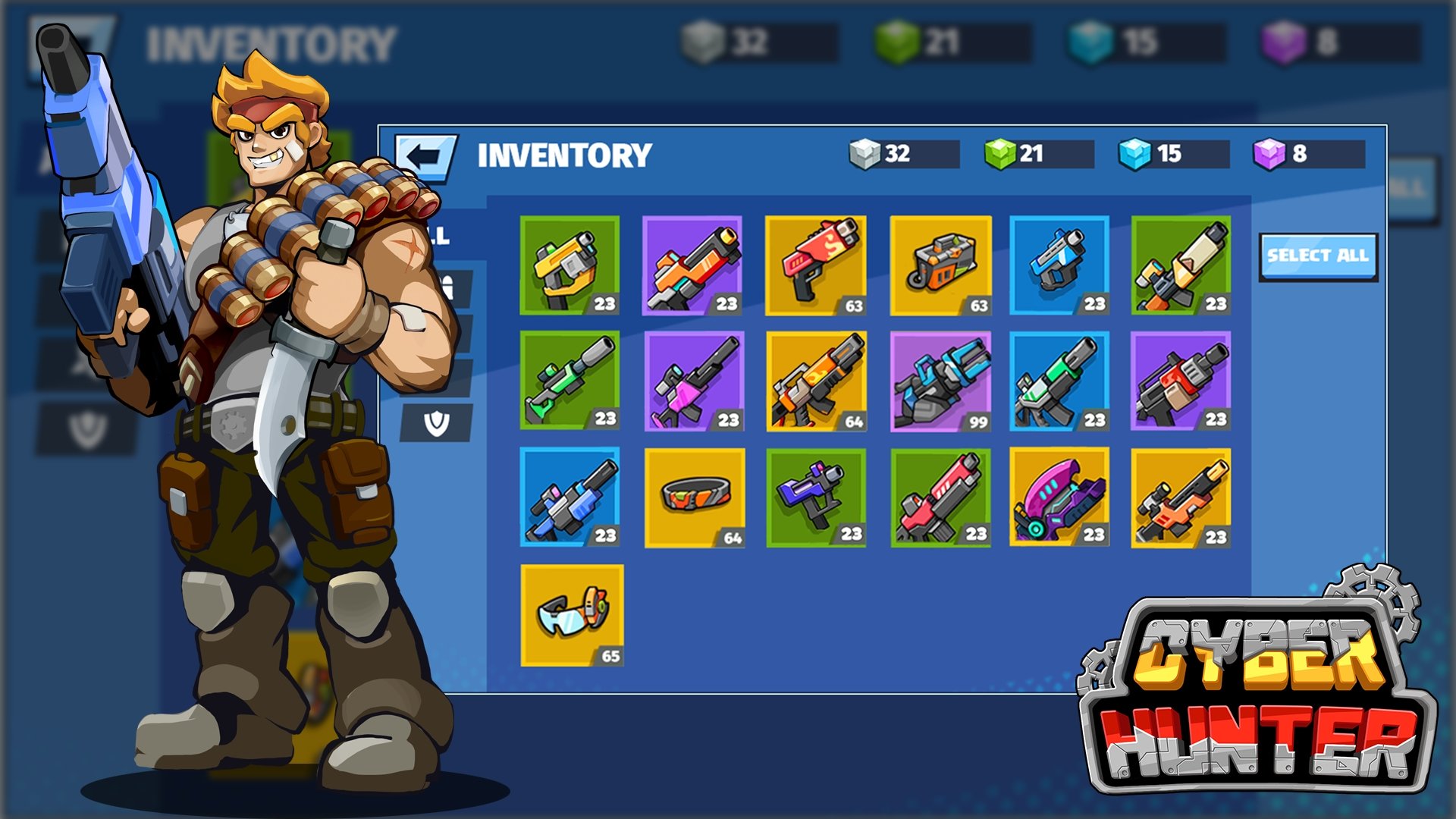Click the back arrow button
Image resolution: width=1456 pixels, height=819 pixels.
click(x=425, y=157)
